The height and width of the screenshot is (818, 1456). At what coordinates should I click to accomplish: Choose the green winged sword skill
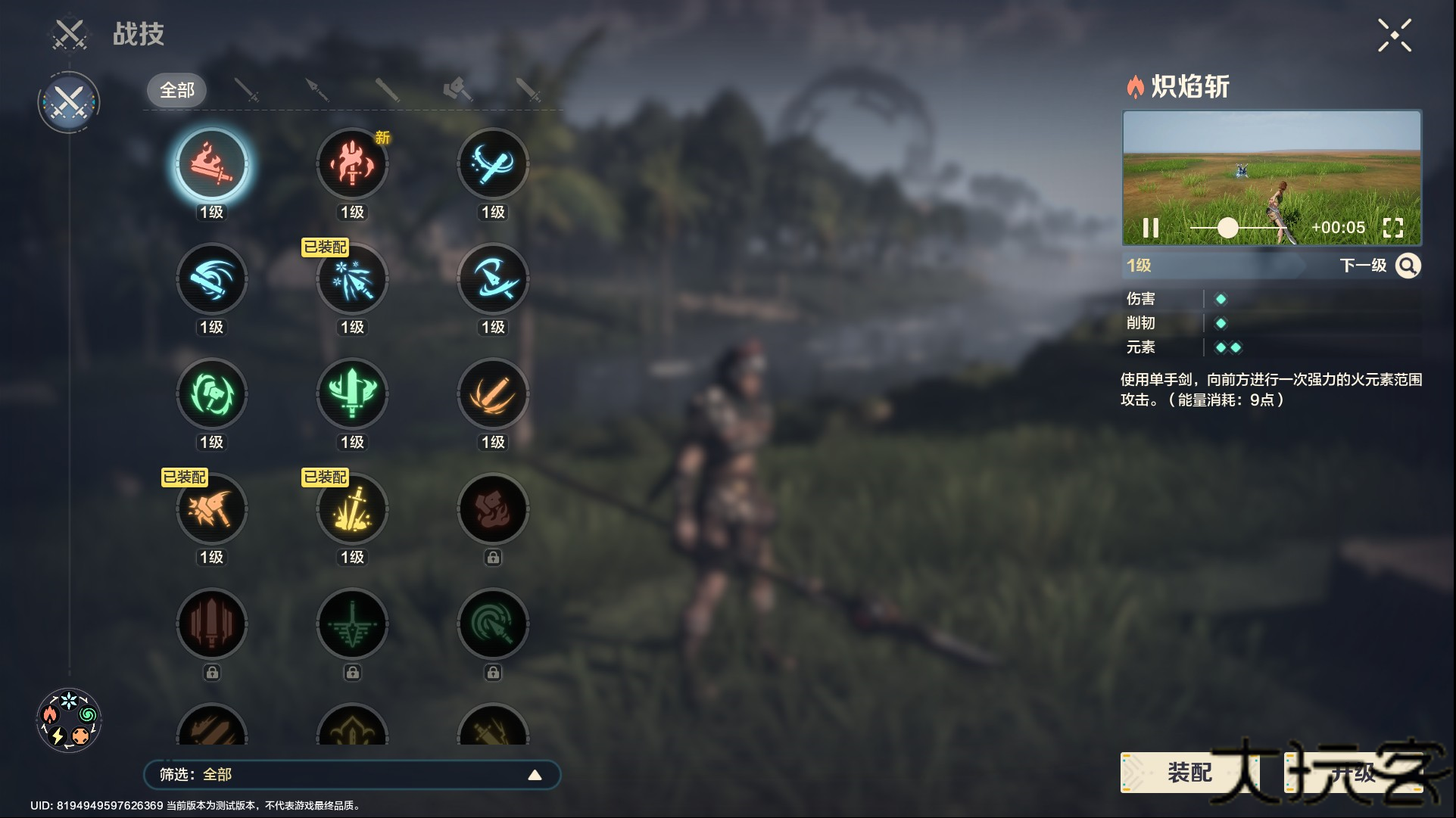(x=352, y=394)
